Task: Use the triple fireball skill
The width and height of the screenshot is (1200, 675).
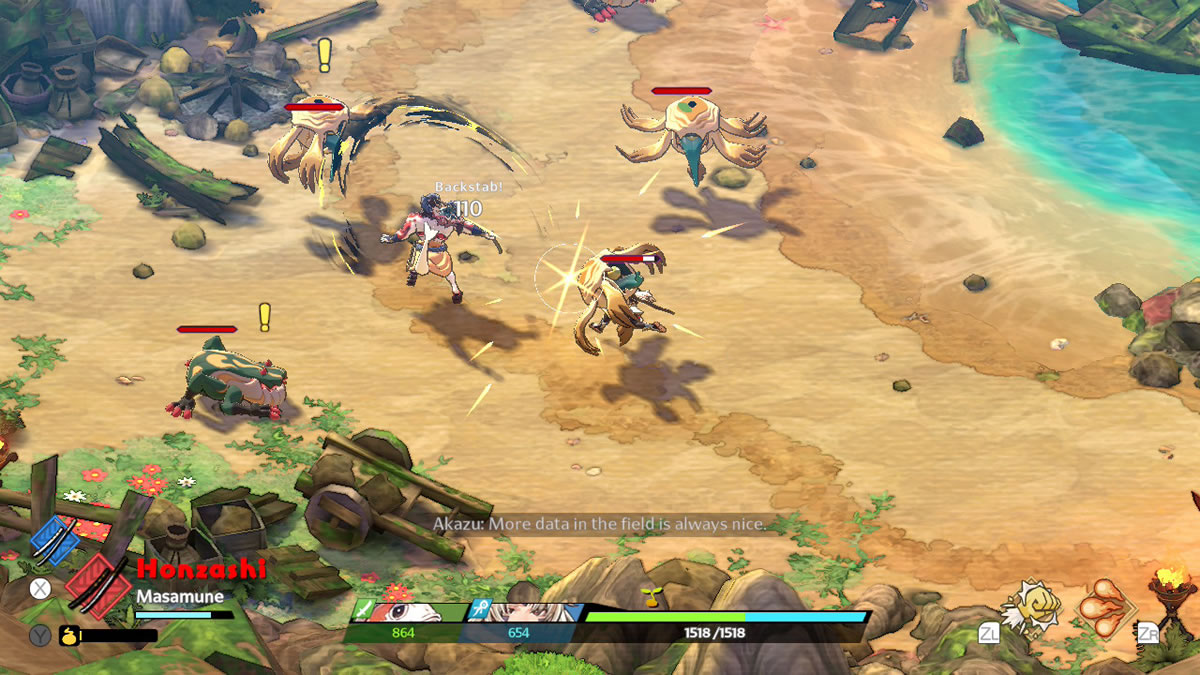Action: click(1104, 607)
